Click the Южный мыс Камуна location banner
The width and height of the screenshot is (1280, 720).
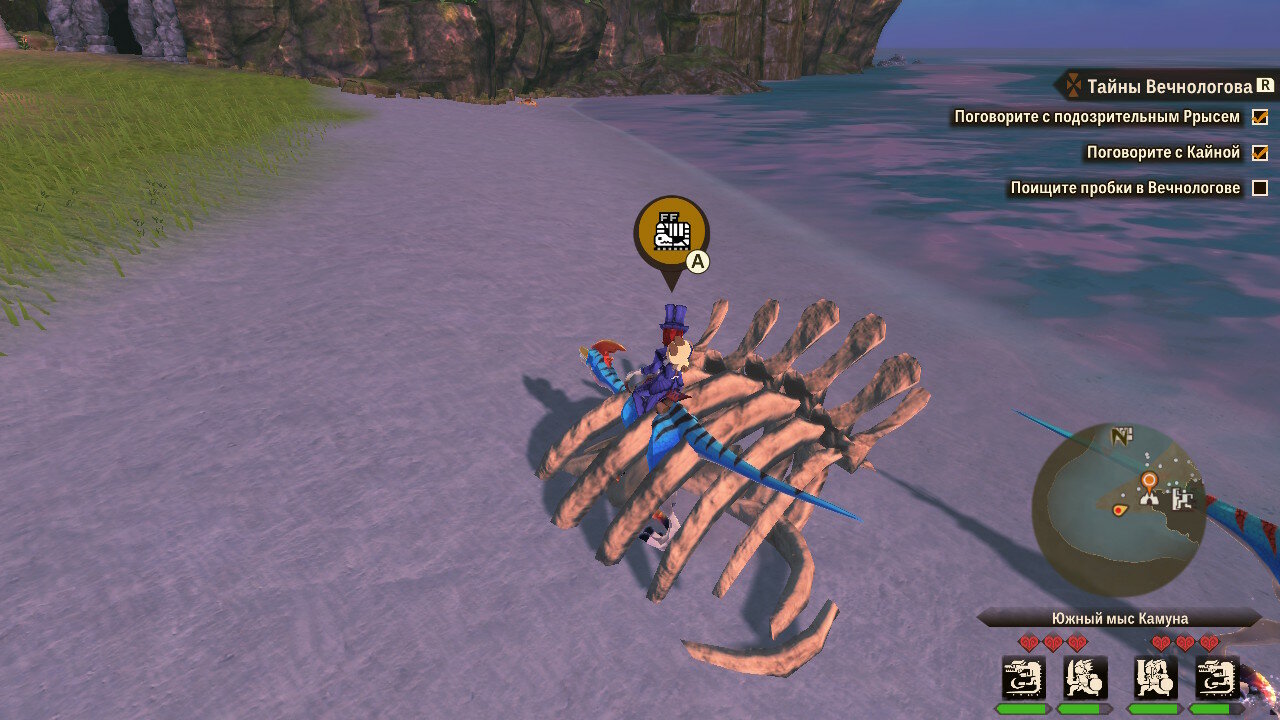pos(1119,619)
